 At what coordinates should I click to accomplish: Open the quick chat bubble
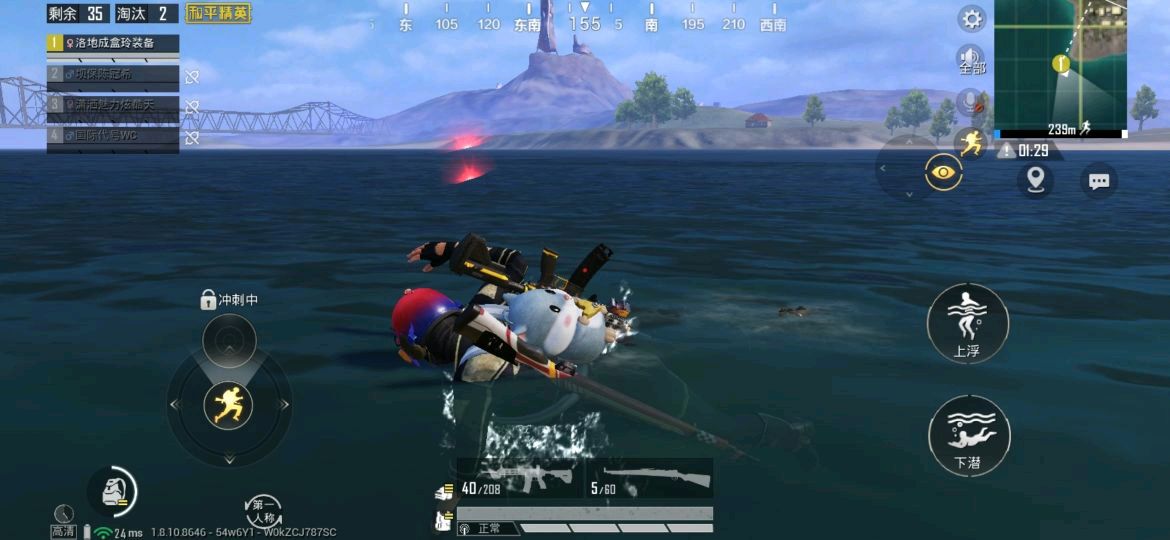click(1099, 181)
